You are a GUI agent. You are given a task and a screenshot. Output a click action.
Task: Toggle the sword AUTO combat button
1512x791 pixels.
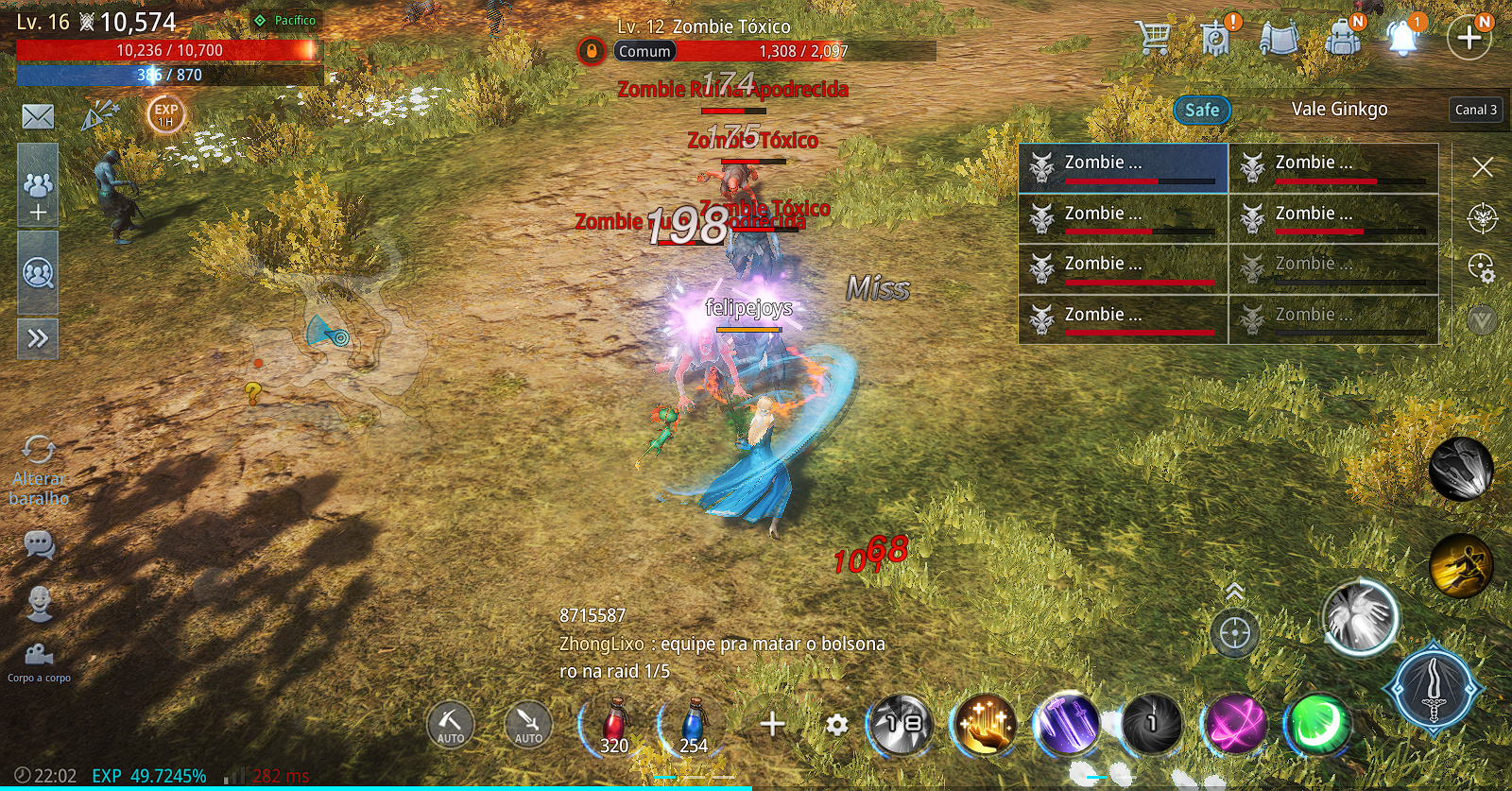[x=528, y=725]
